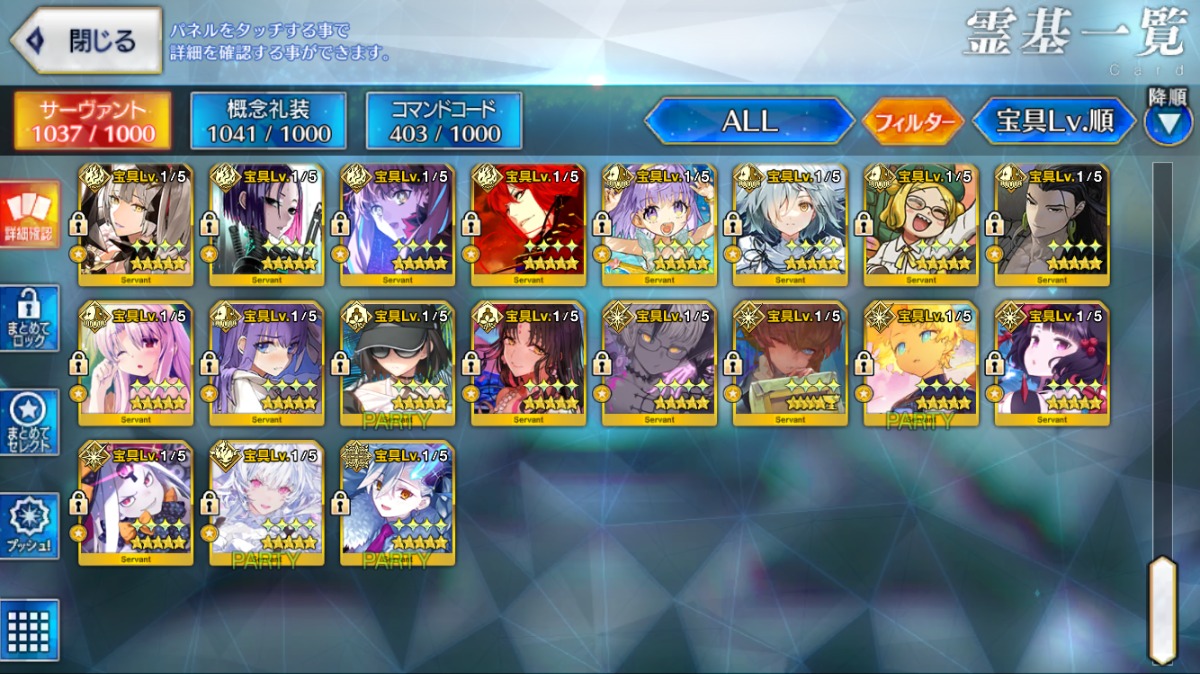Image resolution: width=1200 pixels, height=674 pixels.
Task: Pick the white-haired servant card marked PARTY
Action: click(266, 502)
